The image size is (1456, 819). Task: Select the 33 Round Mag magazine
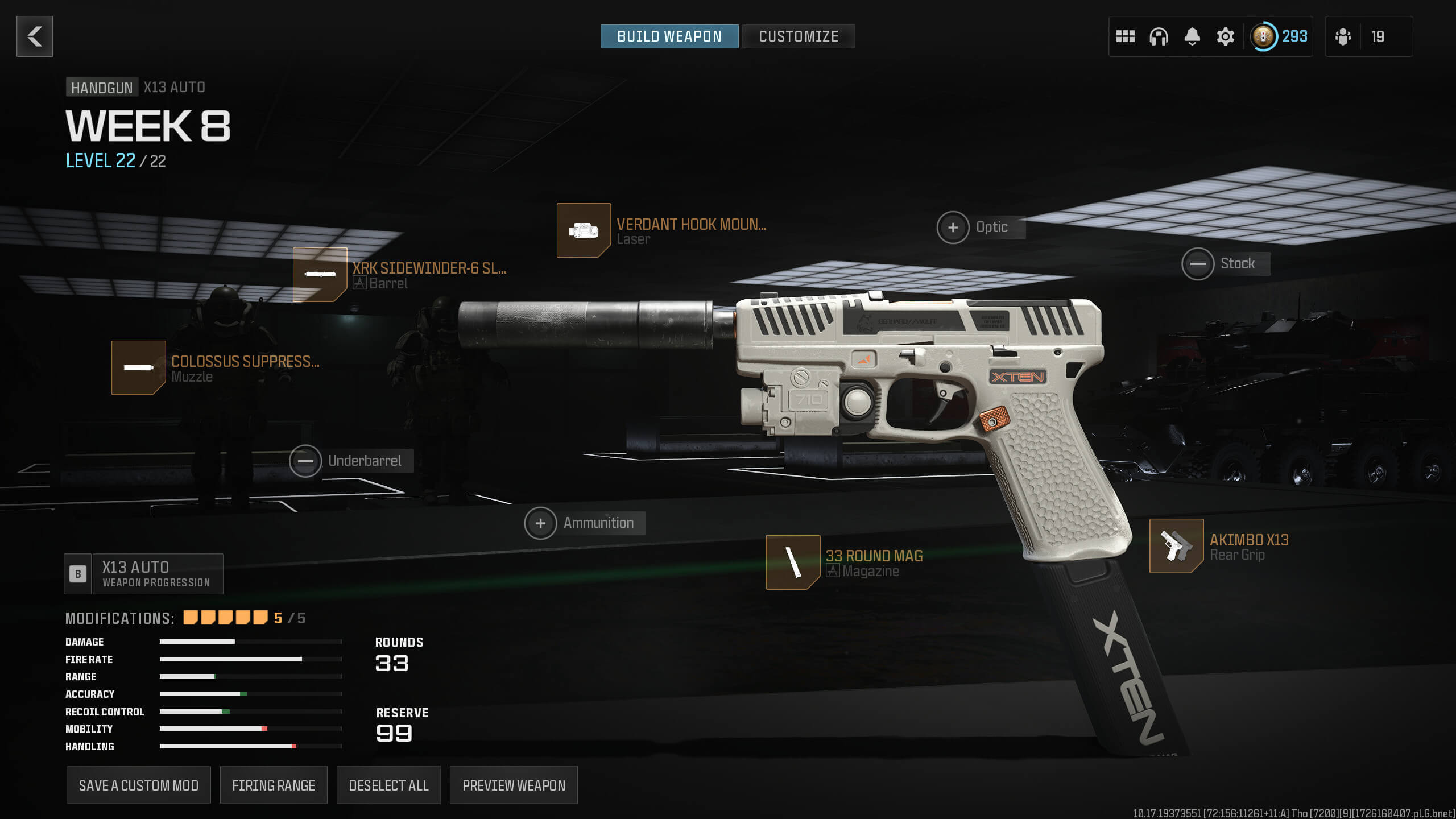(x=793, y=562)
